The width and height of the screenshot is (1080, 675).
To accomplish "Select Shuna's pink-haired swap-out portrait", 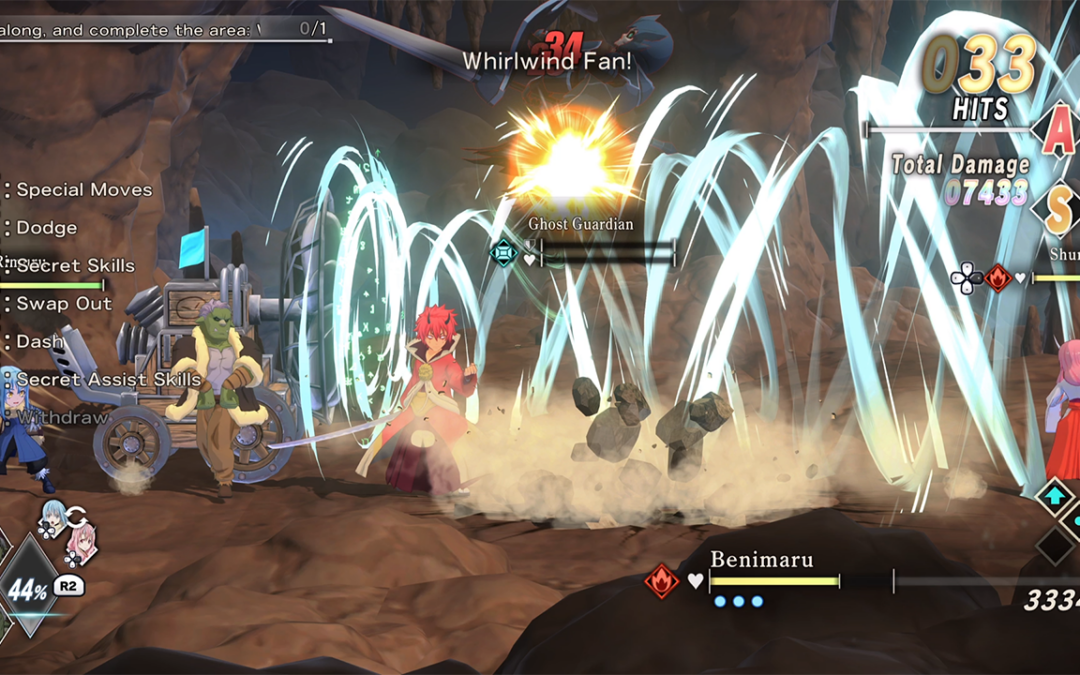I will (x=79, y=543).
